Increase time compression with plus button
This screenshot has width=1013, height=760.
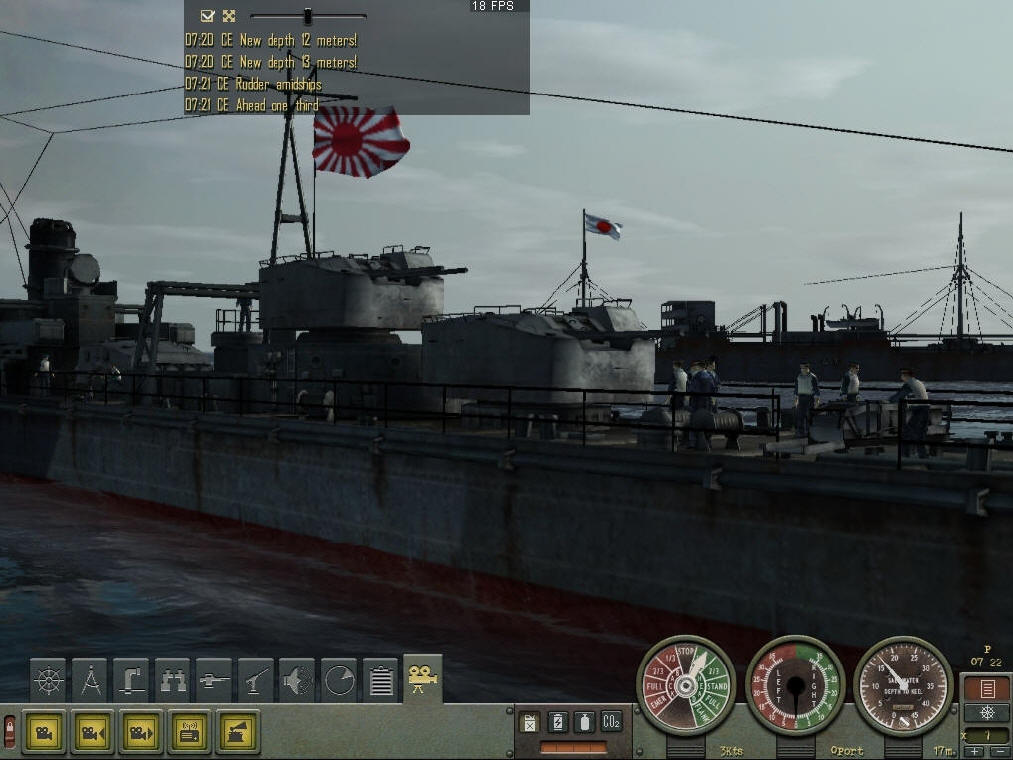coord(973,751)
